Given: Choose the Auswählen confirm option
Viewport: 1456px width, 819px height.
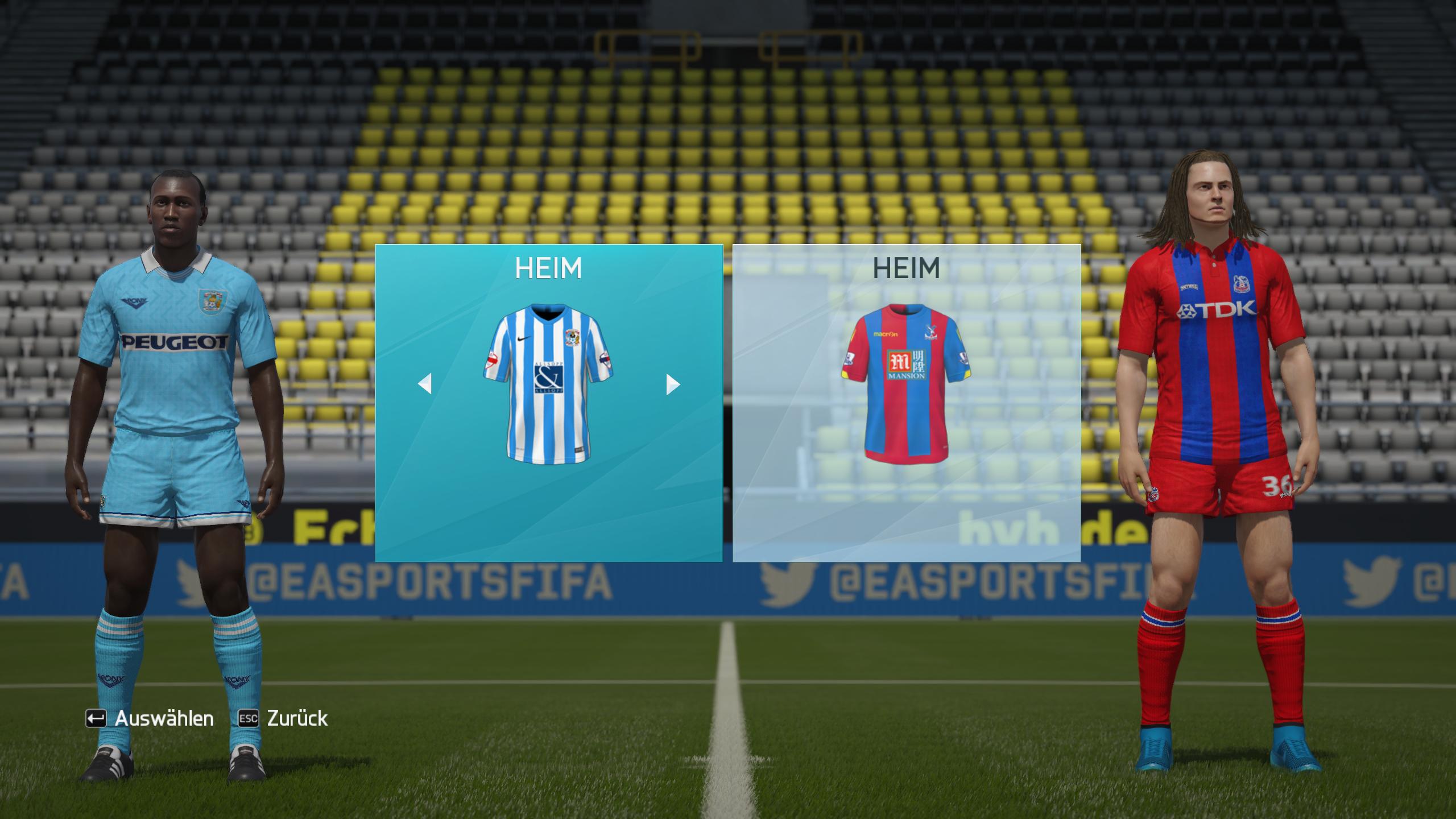Looking at the screenshot, I should pyautogui.click(x=150, y=718).
